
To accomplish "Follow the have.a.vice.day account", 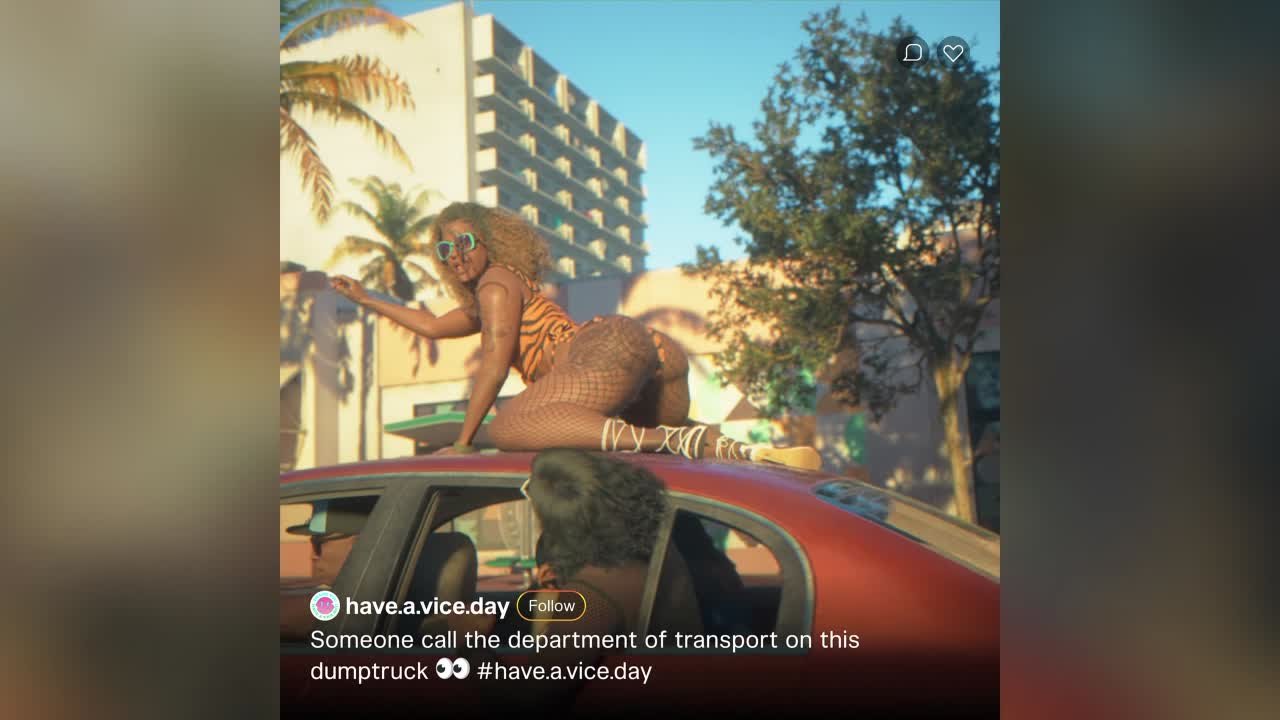I will click(x=551, y=606).
